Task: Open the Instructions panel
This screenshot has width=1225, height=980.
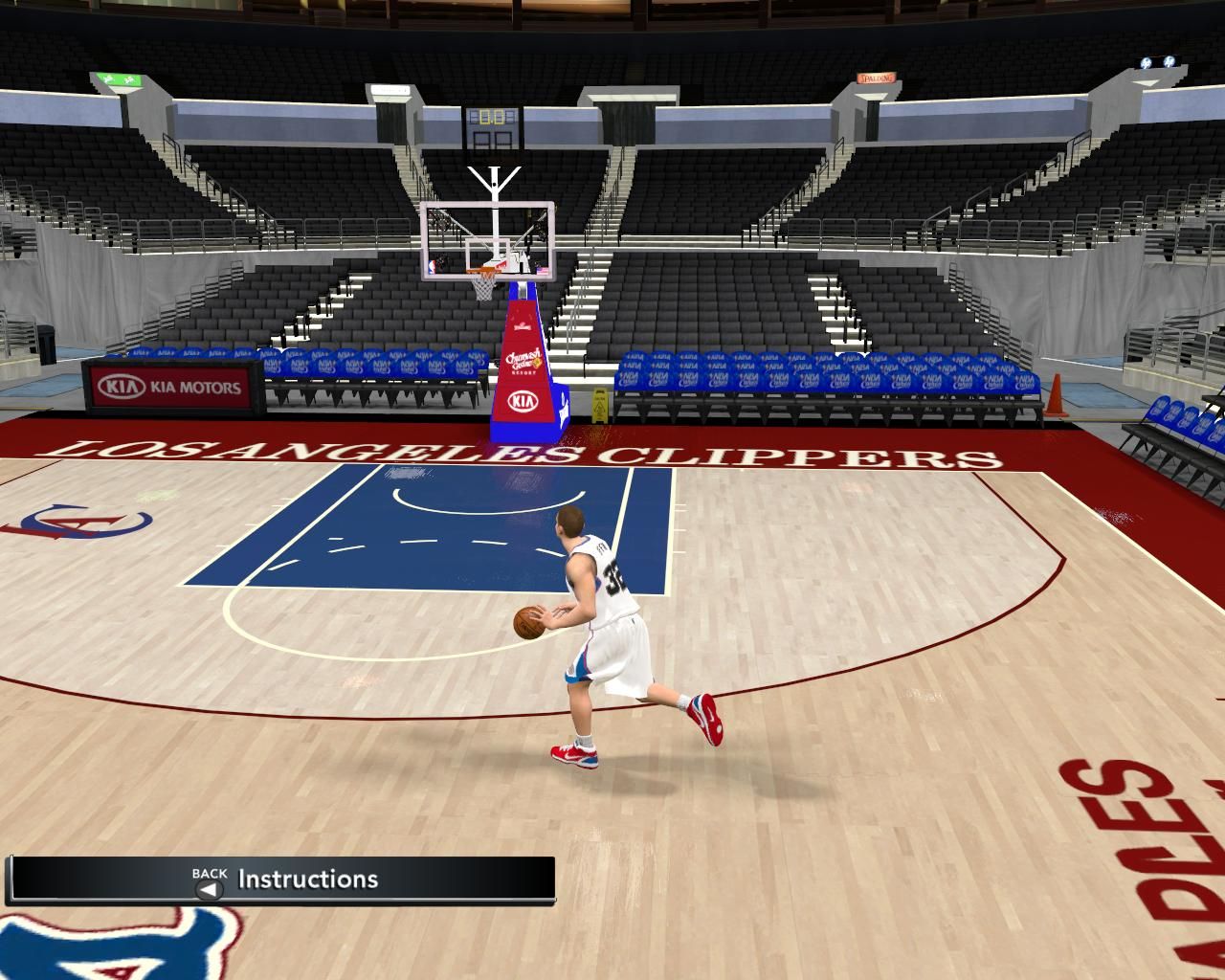Action: [x=306, y=879]
